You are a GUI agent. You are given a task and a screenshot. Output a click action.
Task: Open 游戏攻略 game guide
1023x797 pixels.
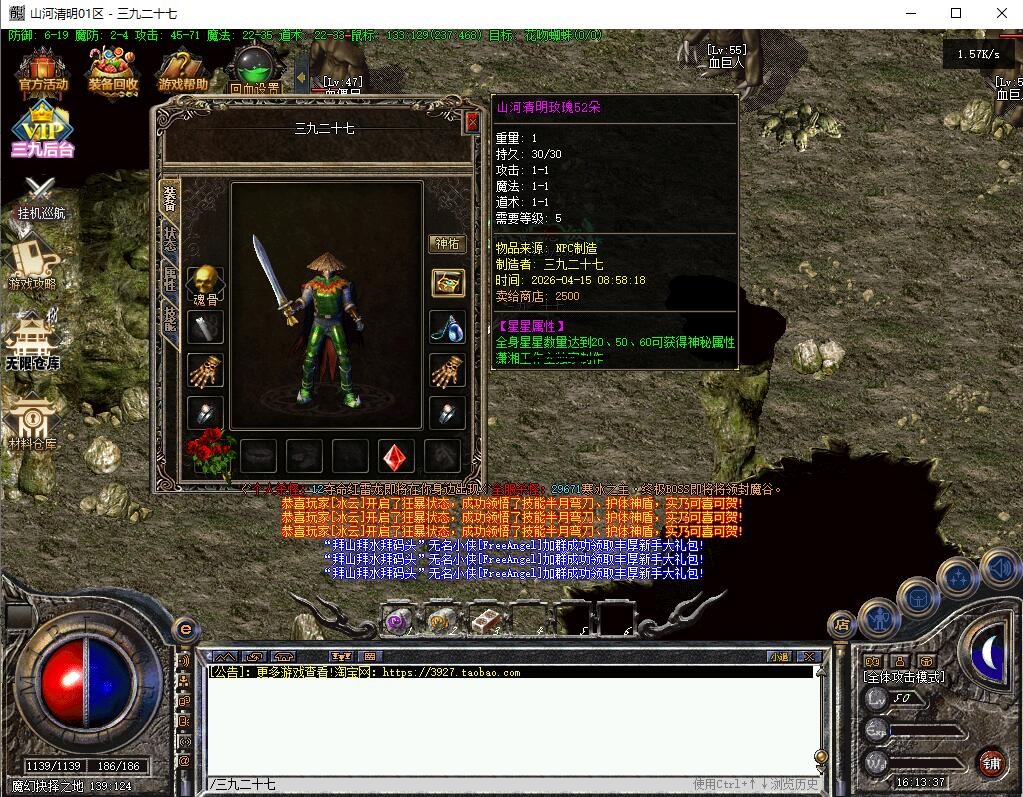[x=32, y=262]
